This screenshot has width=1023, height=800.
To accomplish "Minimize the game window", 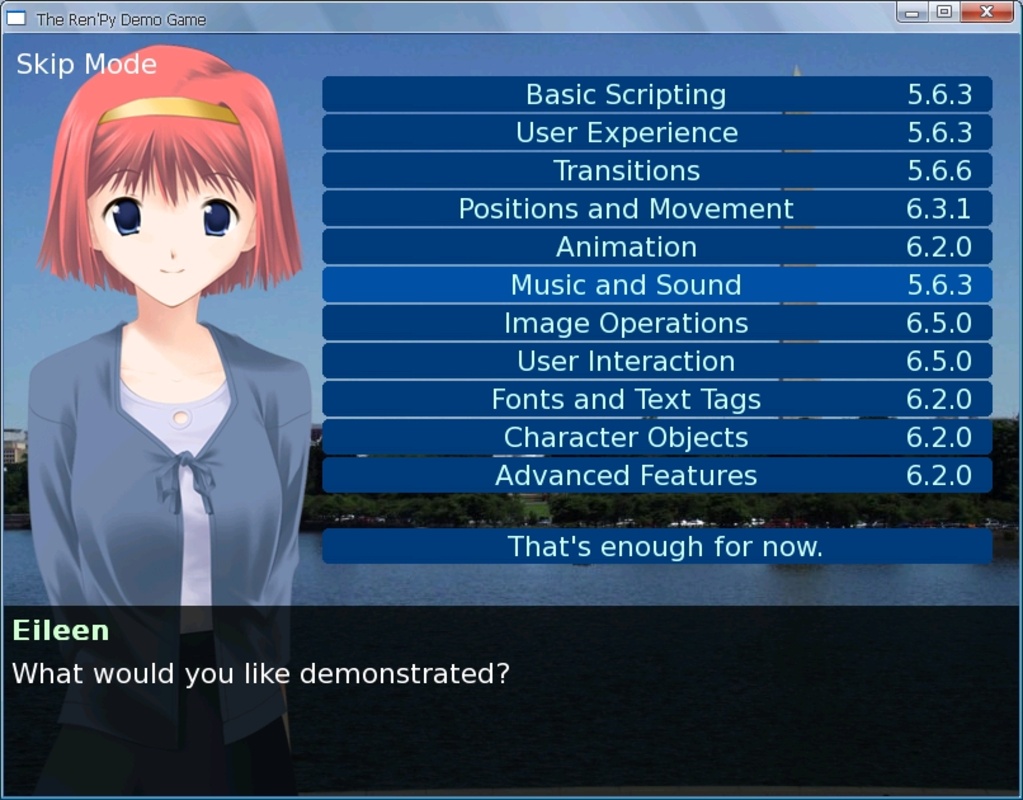I will point(911,12).
